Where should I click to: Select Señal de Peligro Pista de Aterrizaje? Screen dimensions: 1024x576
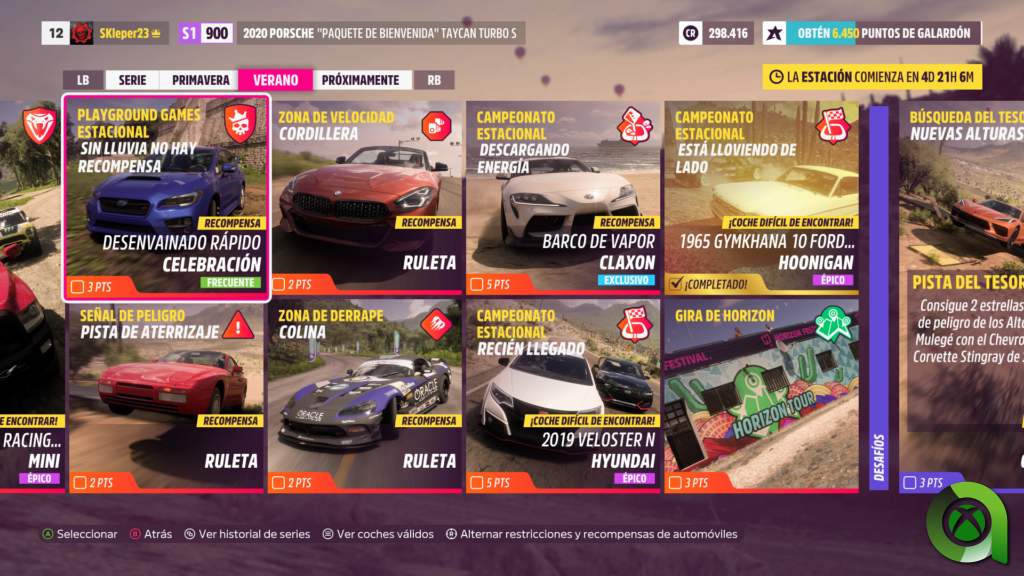click(167, 396)
